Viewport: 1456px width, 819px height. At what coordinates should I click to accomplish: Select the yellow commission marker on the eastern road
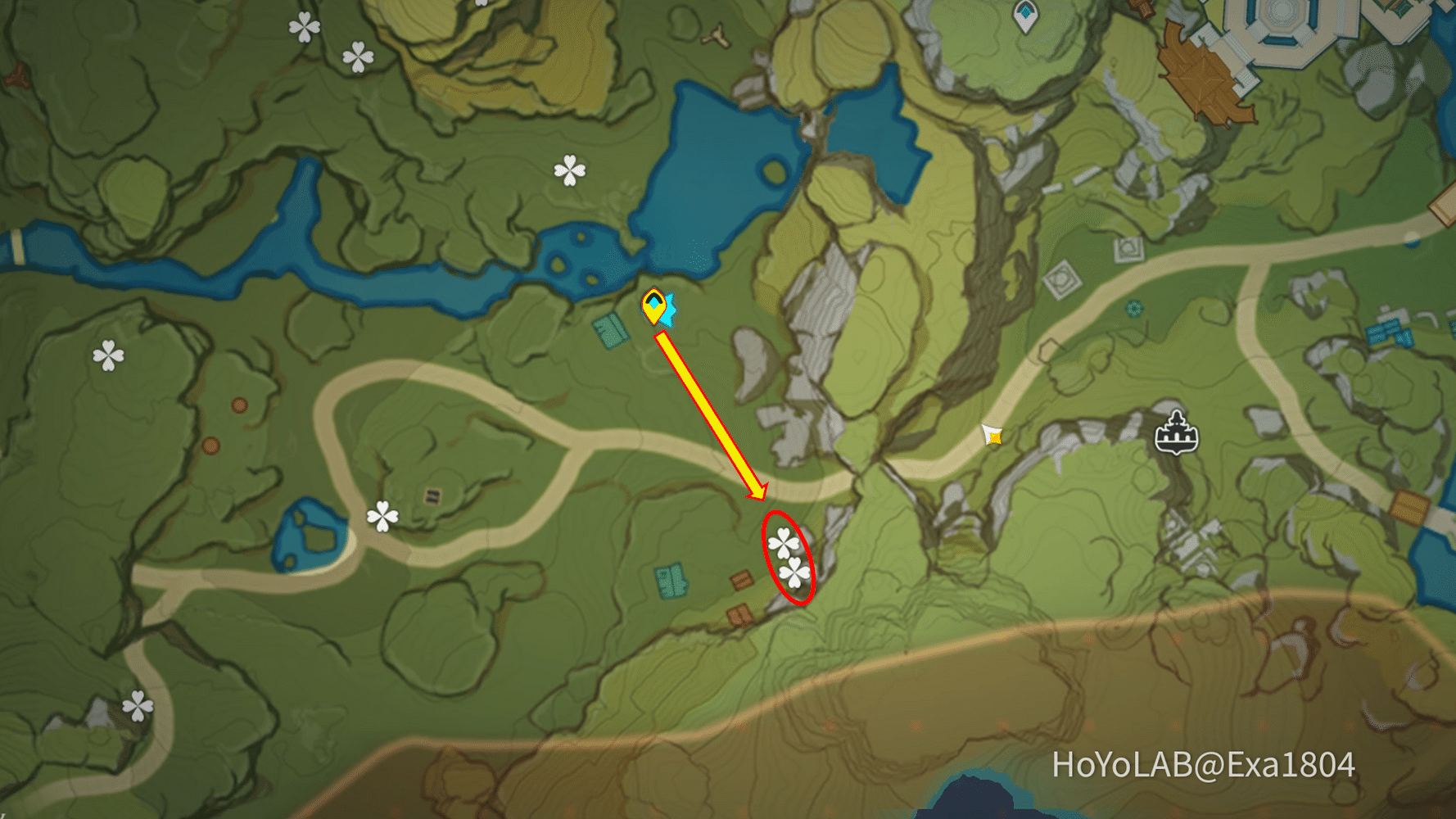(991, 436)
